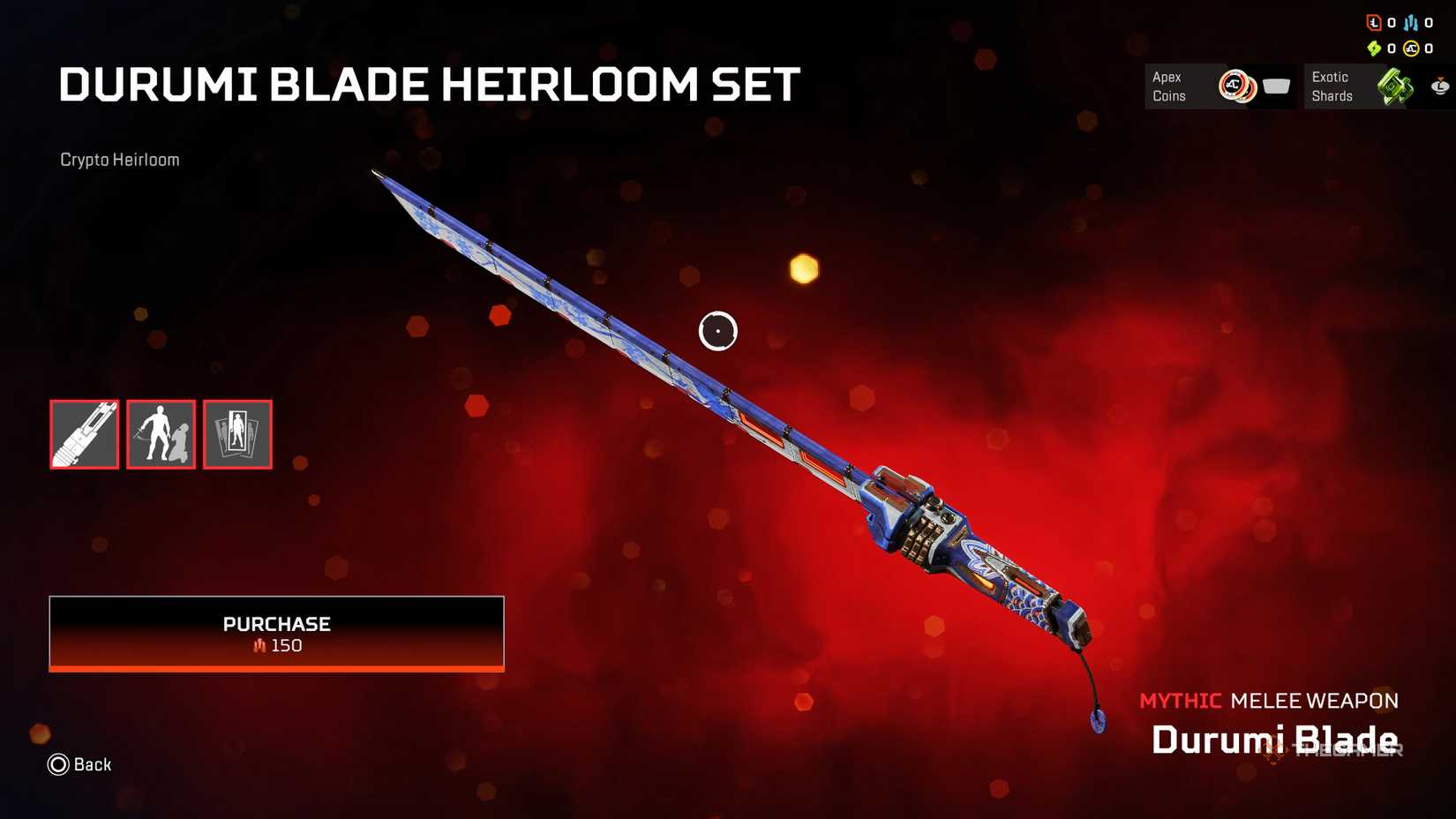Click the Crypto Heirloom label
Viewport: 1456px width, 819px height.
pyautogui.click(x=118, y=160)
